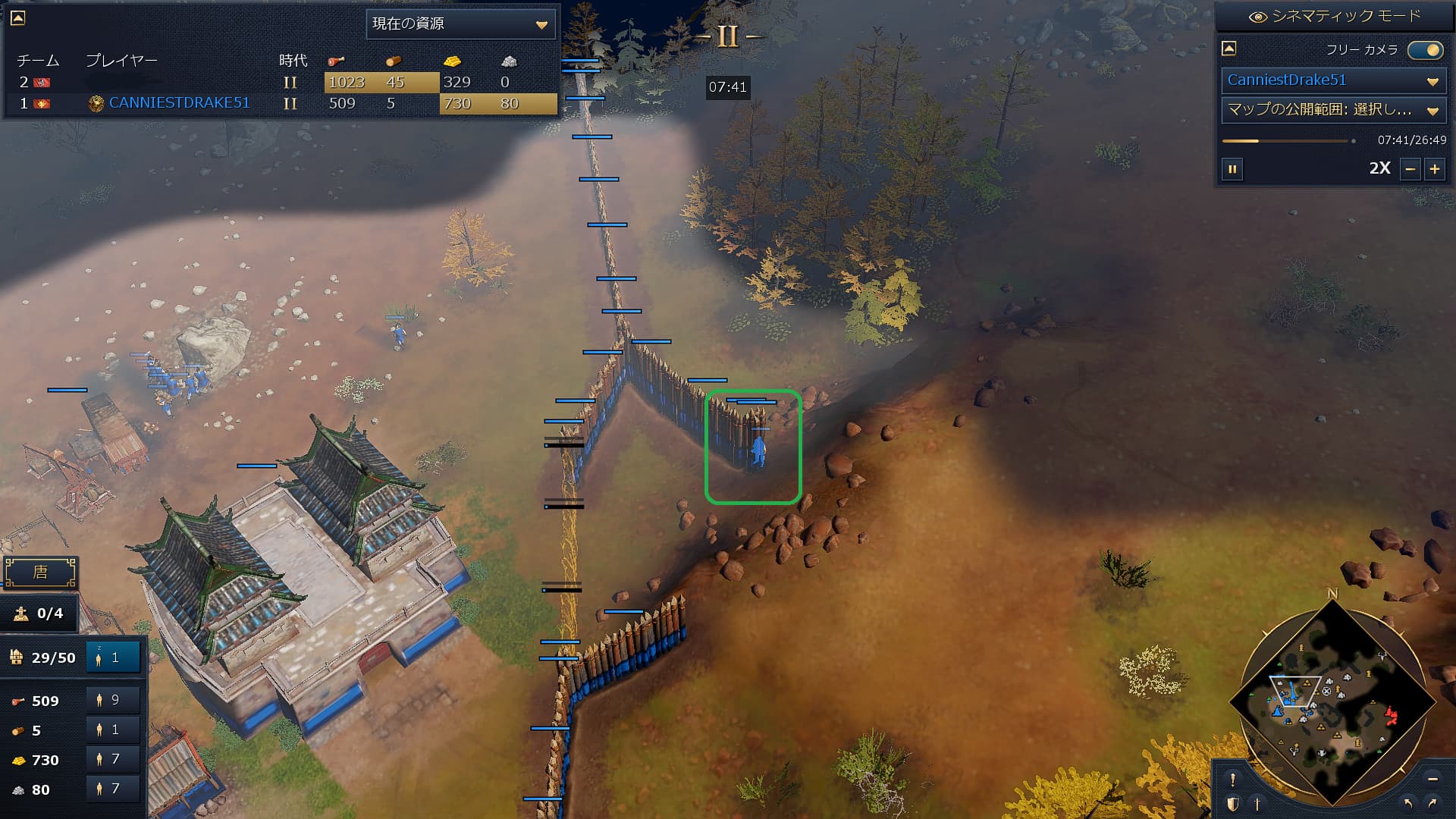Increase replay speed with plus button
Viewport: 1456px width, 819px height.
pos(1435,169)
